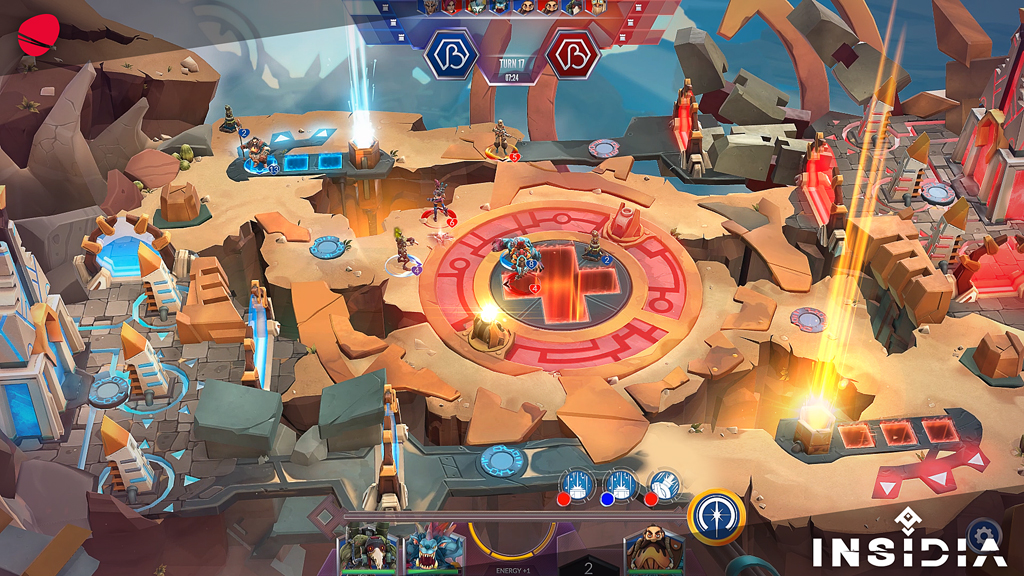This screenshot has width=1024, height=576.
Task: Click the red team hexagon emblem
Action: tap(572, 56)
